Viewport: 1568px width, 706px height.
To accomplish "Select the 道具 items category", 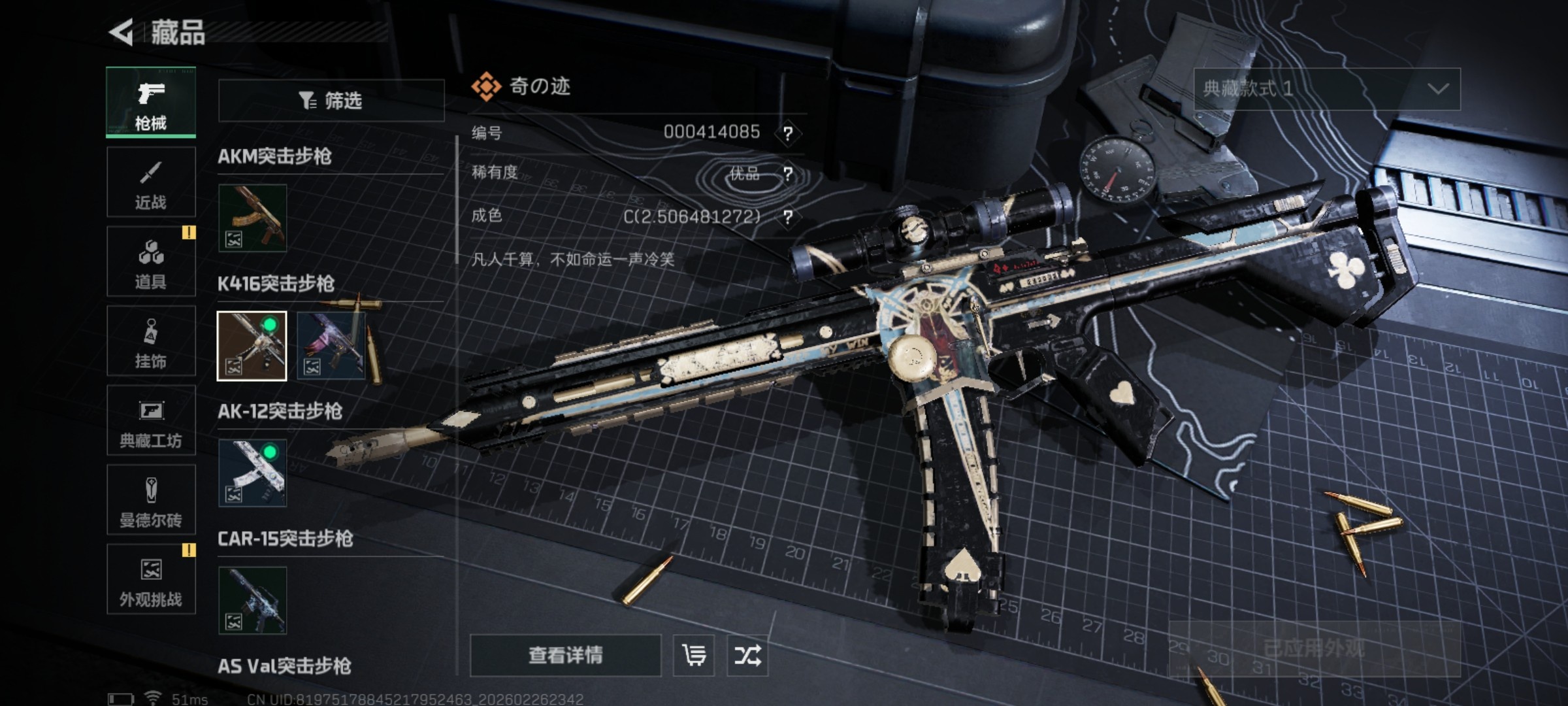I will [151, 261].
